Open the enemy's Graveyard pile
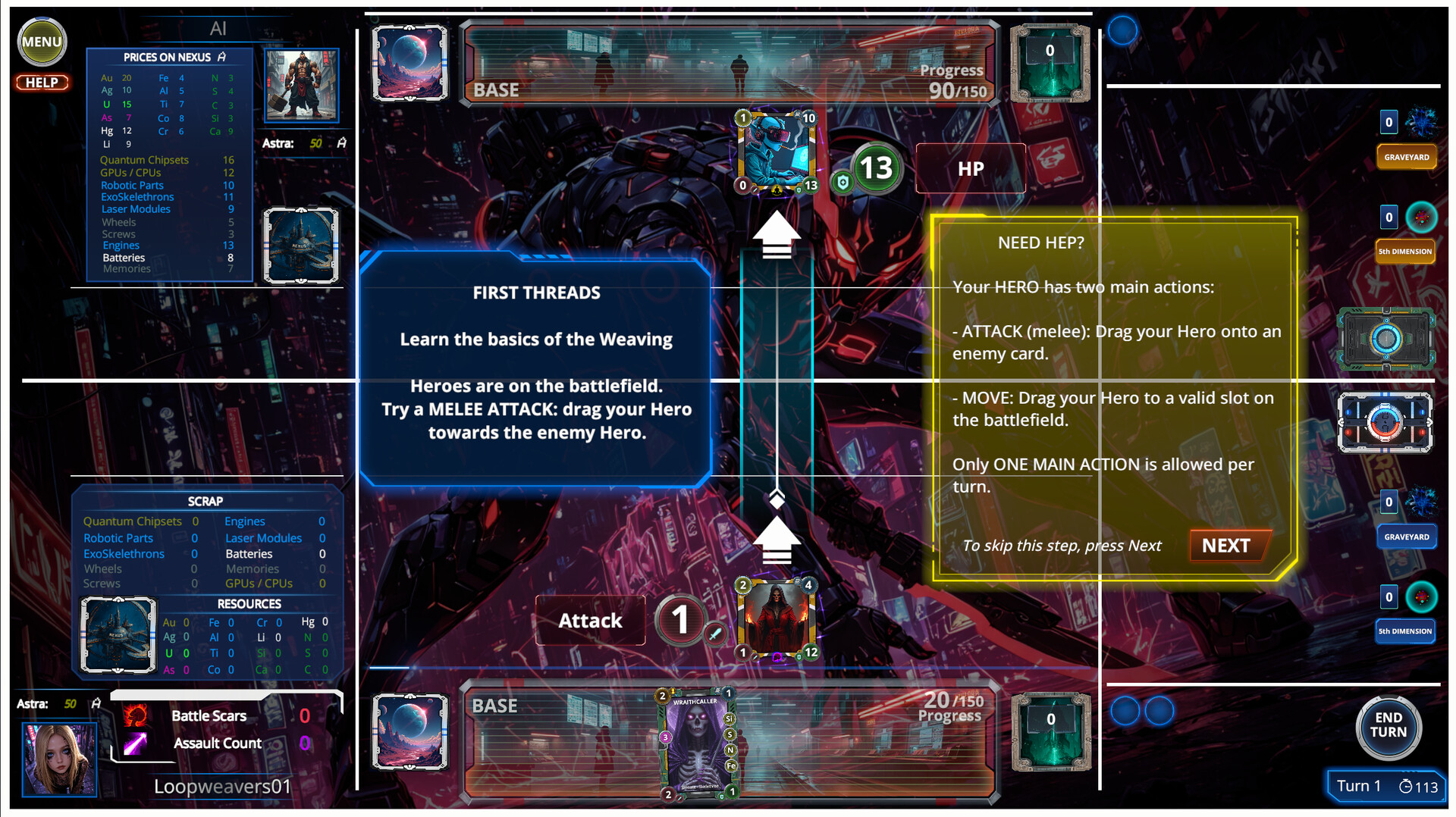Image resolution: width=1456 pixels, height=817 pixels. click(x=1407, y=157)
